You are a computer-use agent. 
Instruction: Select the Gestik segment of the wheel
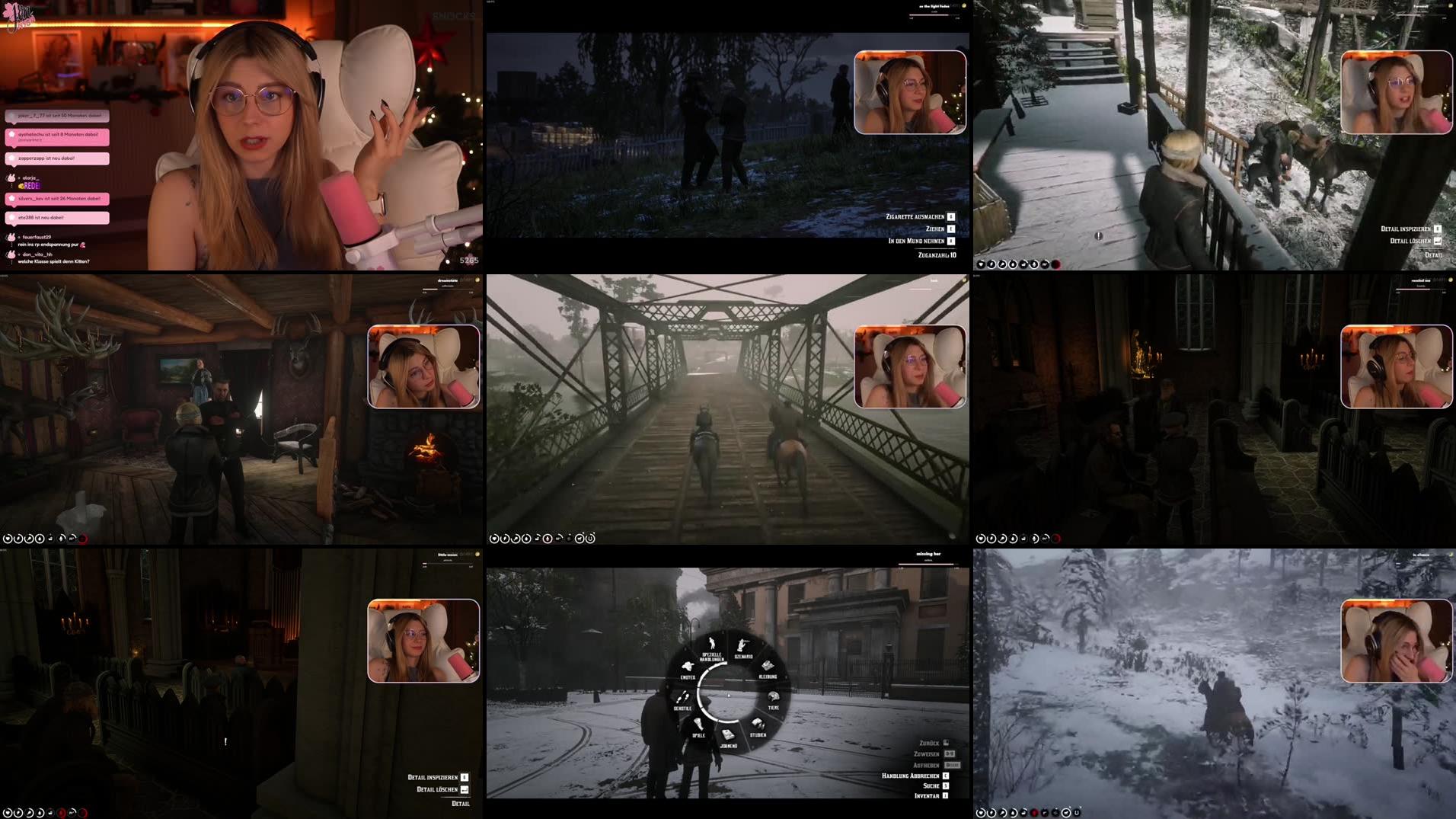(x=684, y=696)
